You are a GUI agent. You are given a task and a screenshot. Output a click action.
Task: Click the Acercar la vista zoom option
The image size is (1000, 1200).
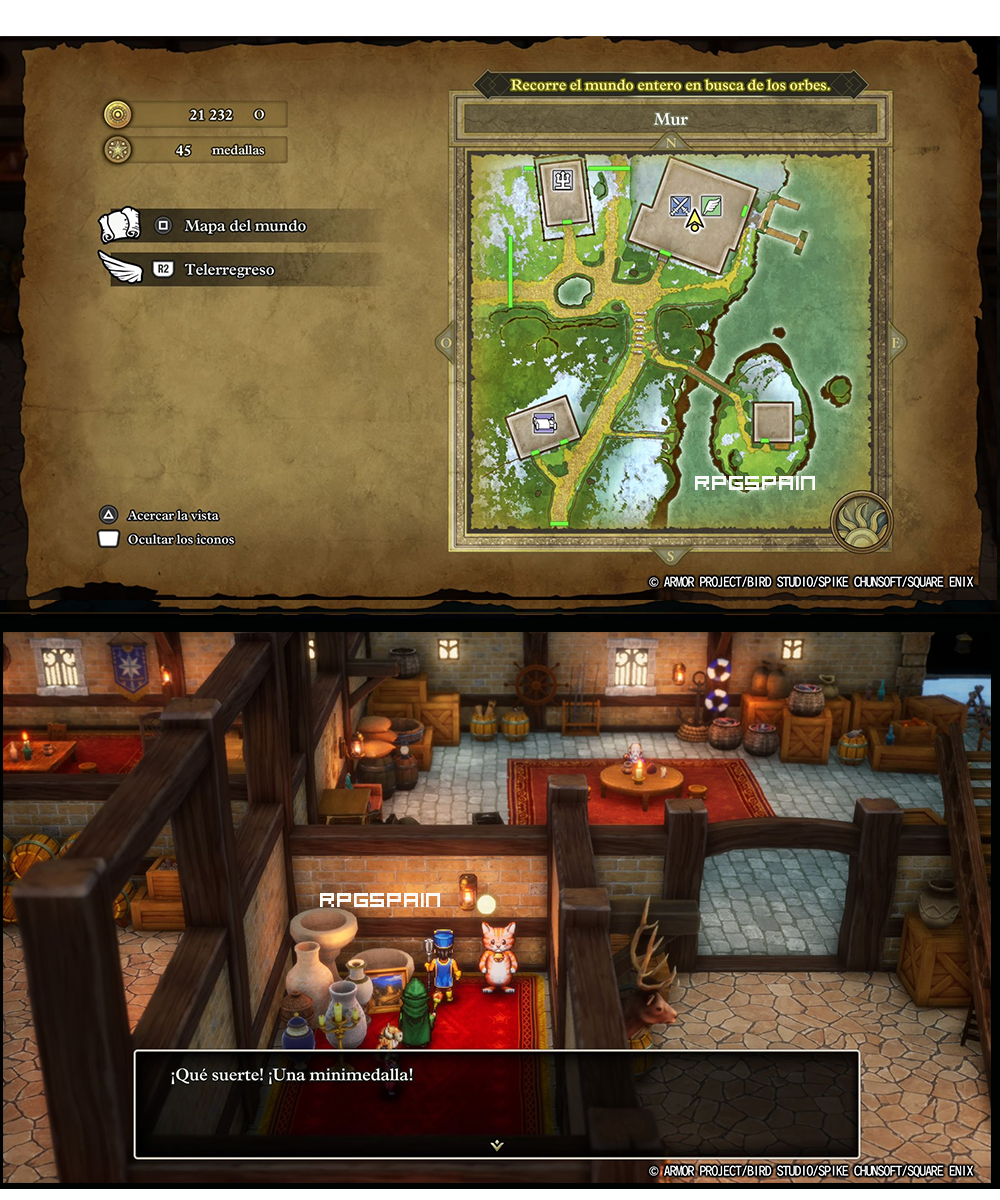pos(172,515)
